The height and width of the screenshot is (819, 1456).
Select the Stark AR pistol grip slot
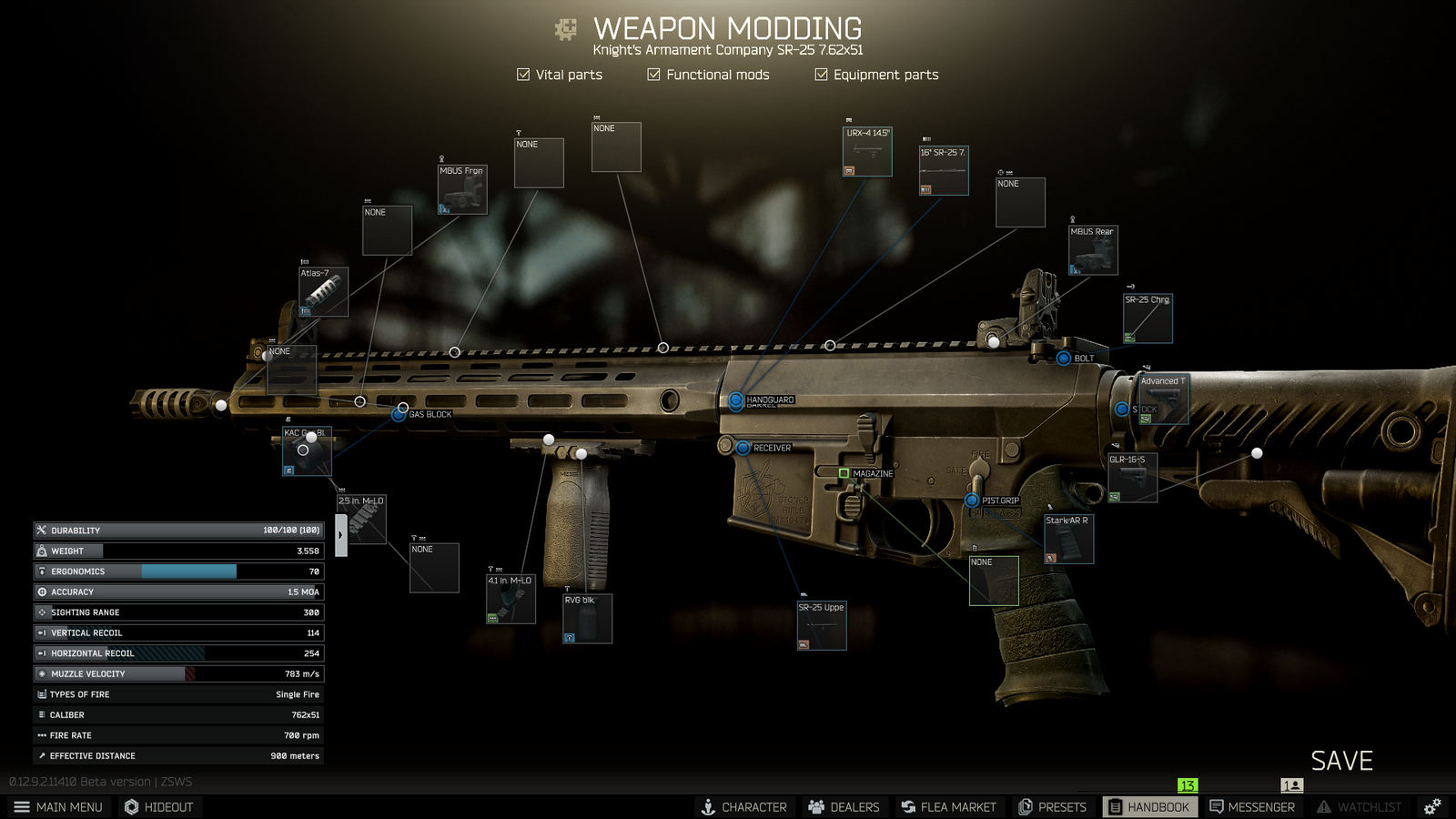[x=1067, y=538]
